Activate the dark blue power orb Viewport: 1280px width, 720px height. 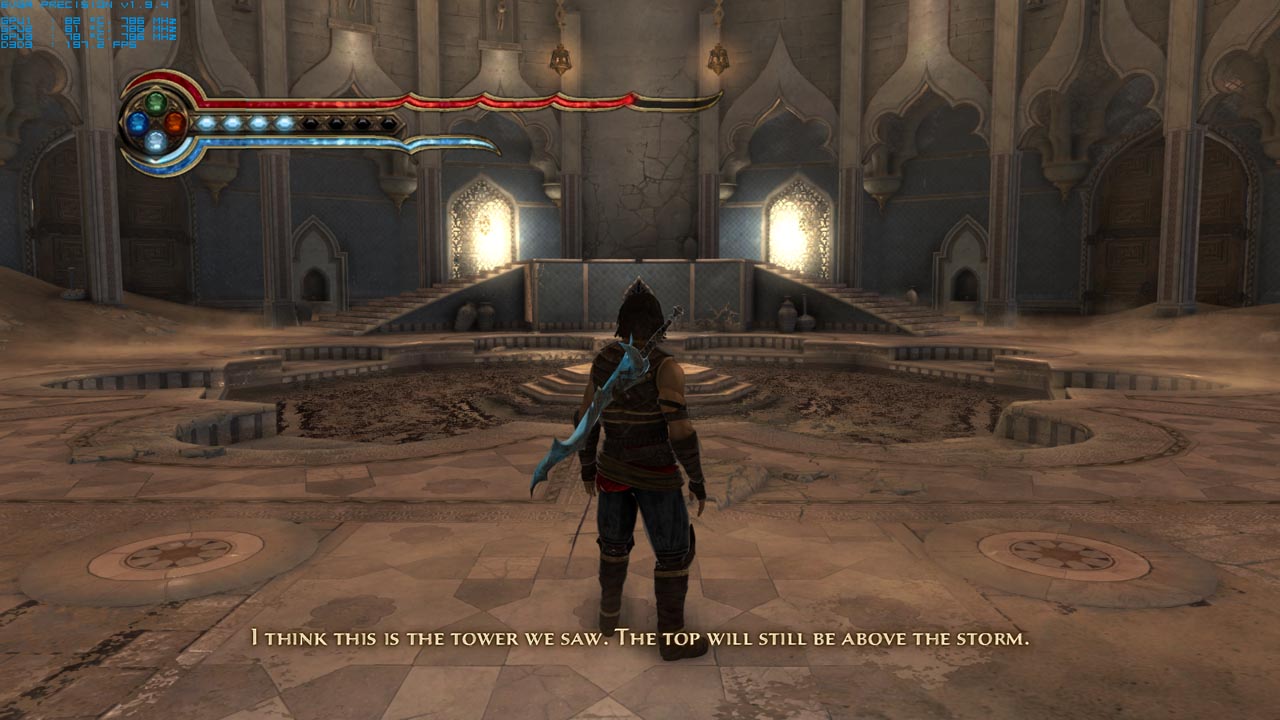(x=137, y=123)
